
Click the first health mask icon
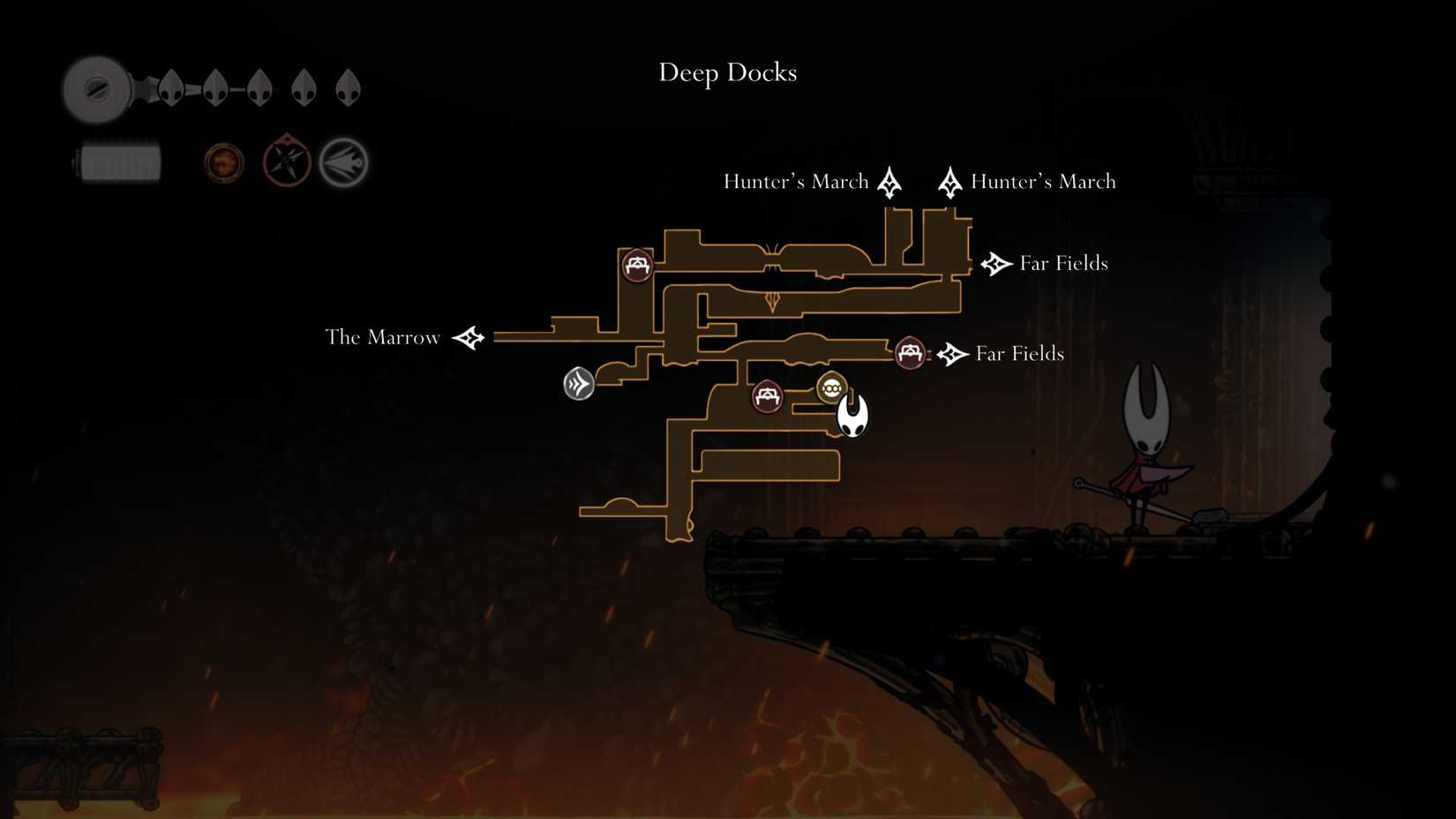coord(170,88)
